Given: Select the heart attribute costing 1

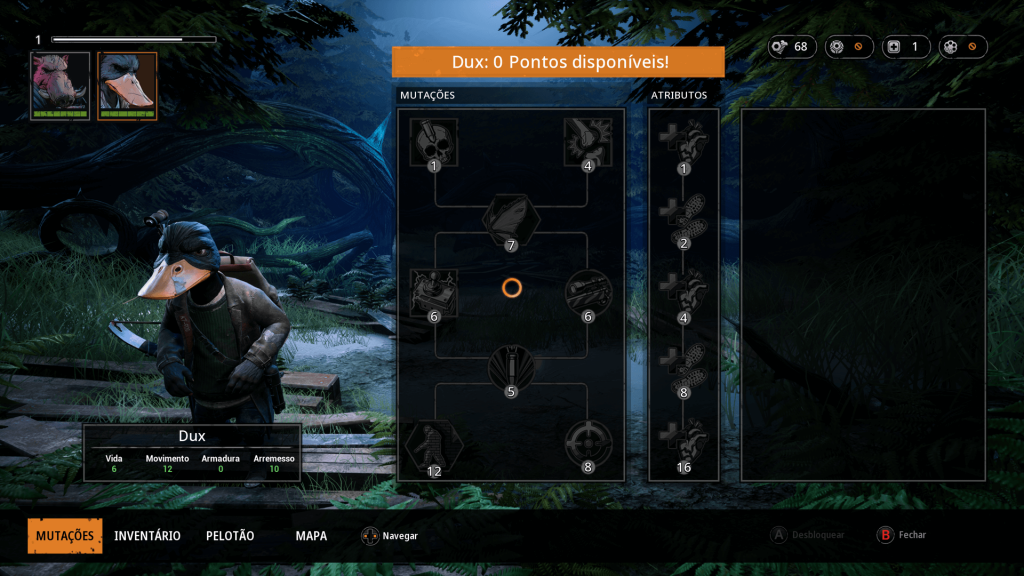Looking at the screenshot, I should click(684, 145).
